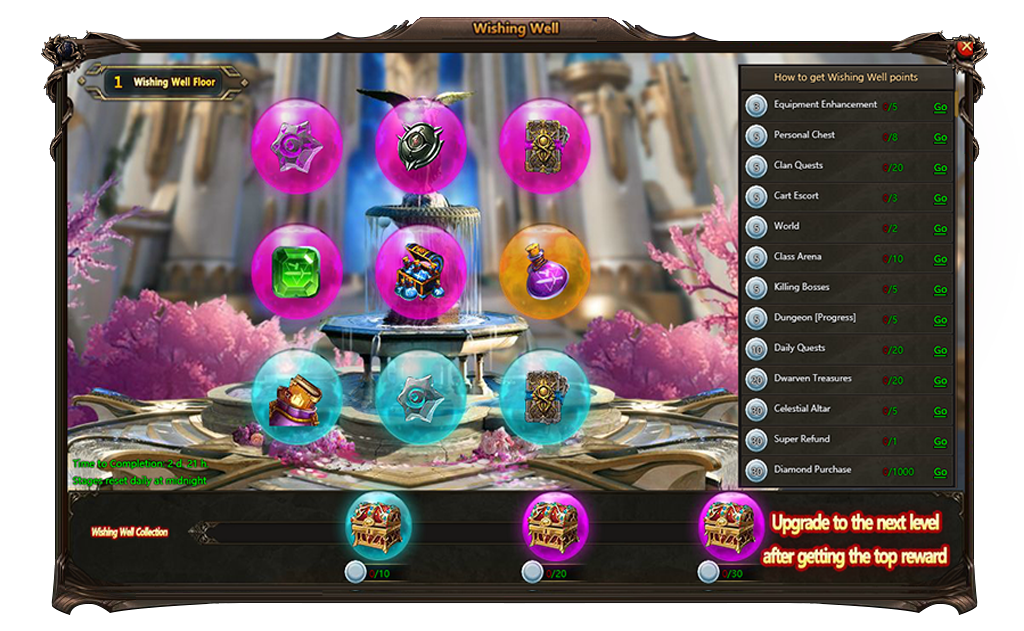
Task: Choose the treasure chest bubble at fountain center
Action: 421,272
